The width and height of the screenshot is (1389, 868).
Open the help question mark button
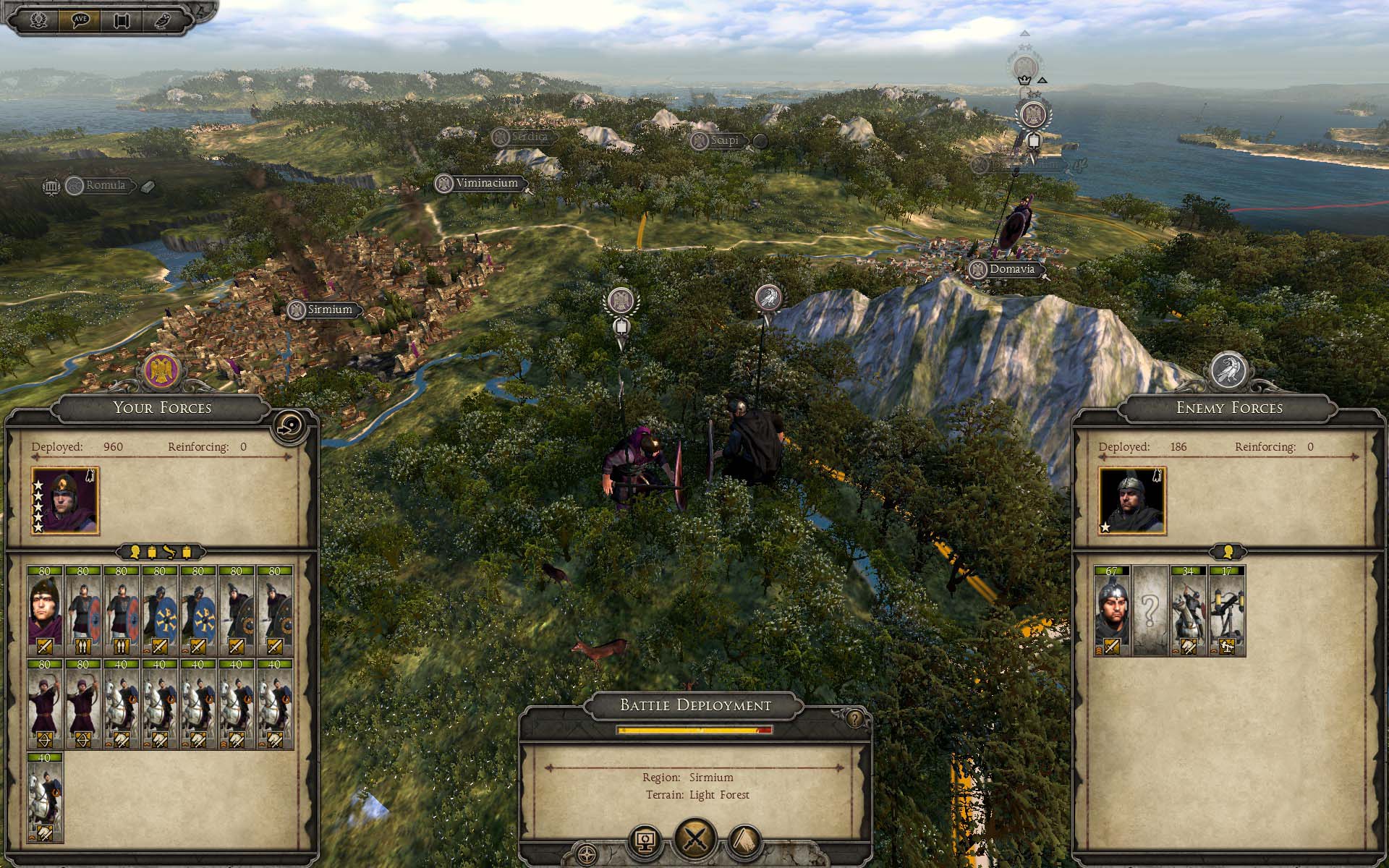pyautogui.click(x=855, y=720)
